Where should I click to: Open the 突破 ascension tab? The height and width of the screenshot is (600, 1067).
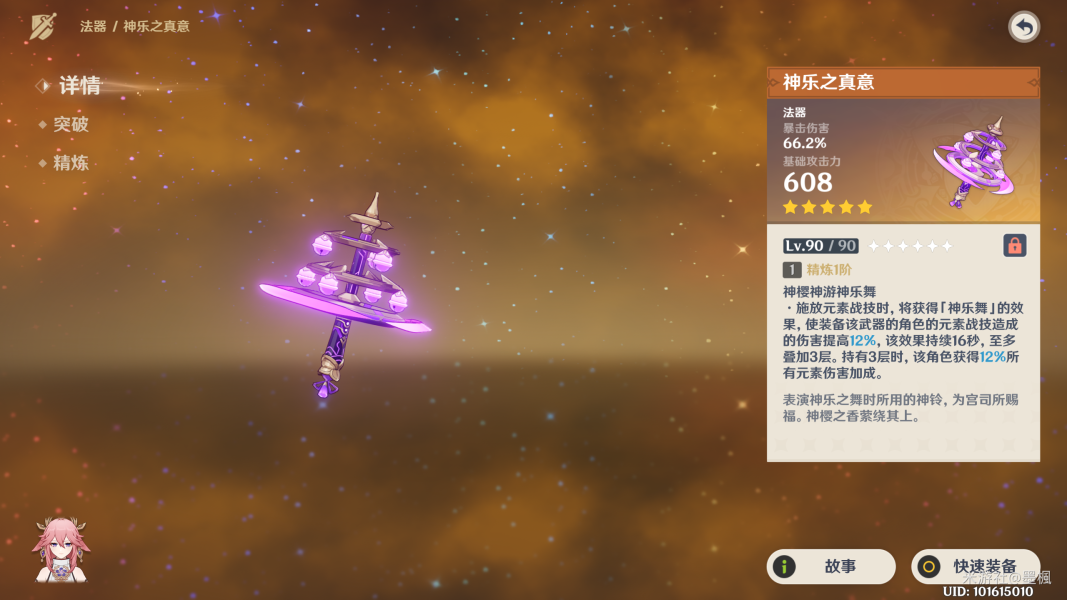click(x=70, y=125)
